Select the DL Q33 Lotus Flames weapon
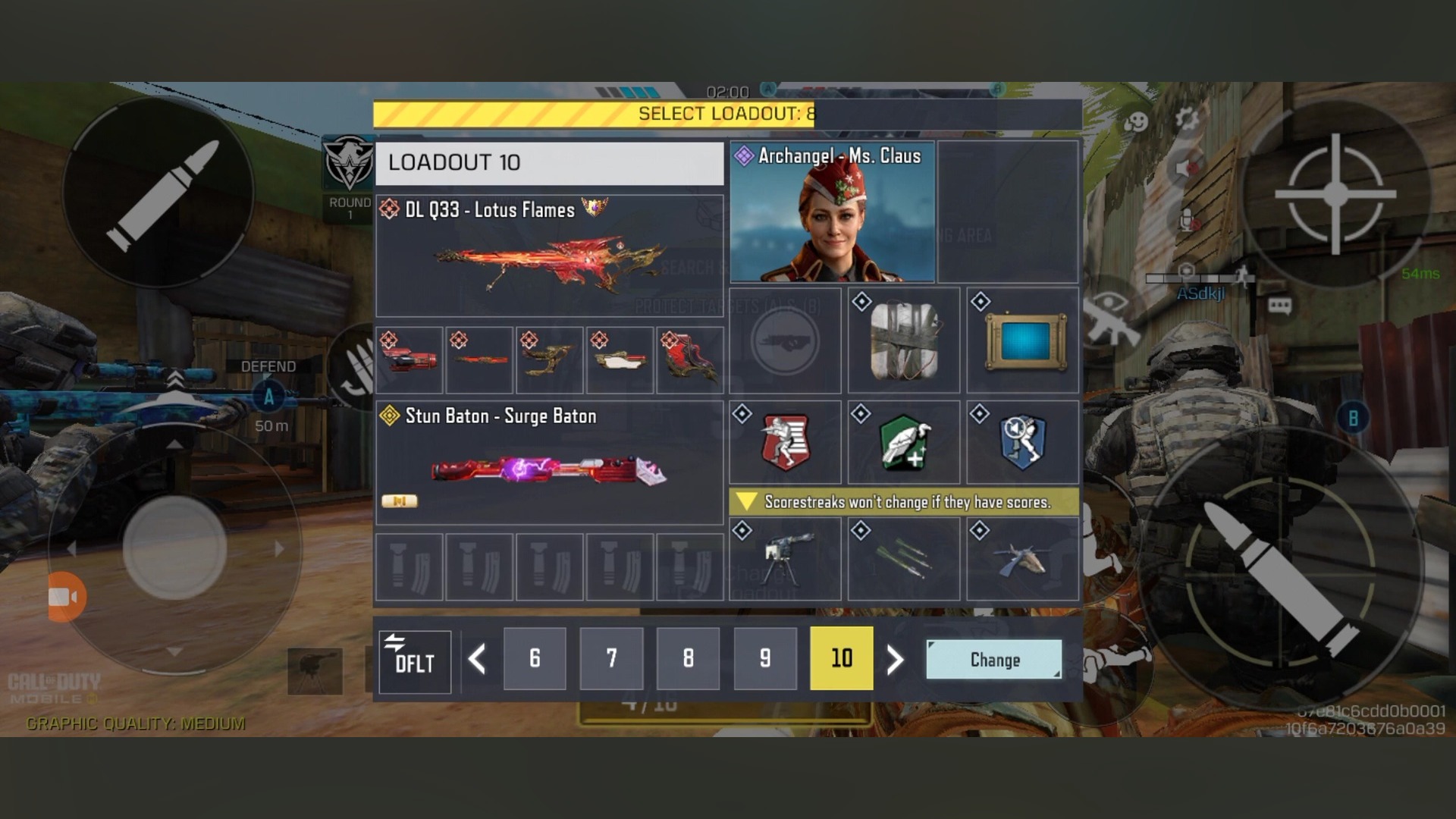This screenshot has width=1456, height=819. pos(549,256)
